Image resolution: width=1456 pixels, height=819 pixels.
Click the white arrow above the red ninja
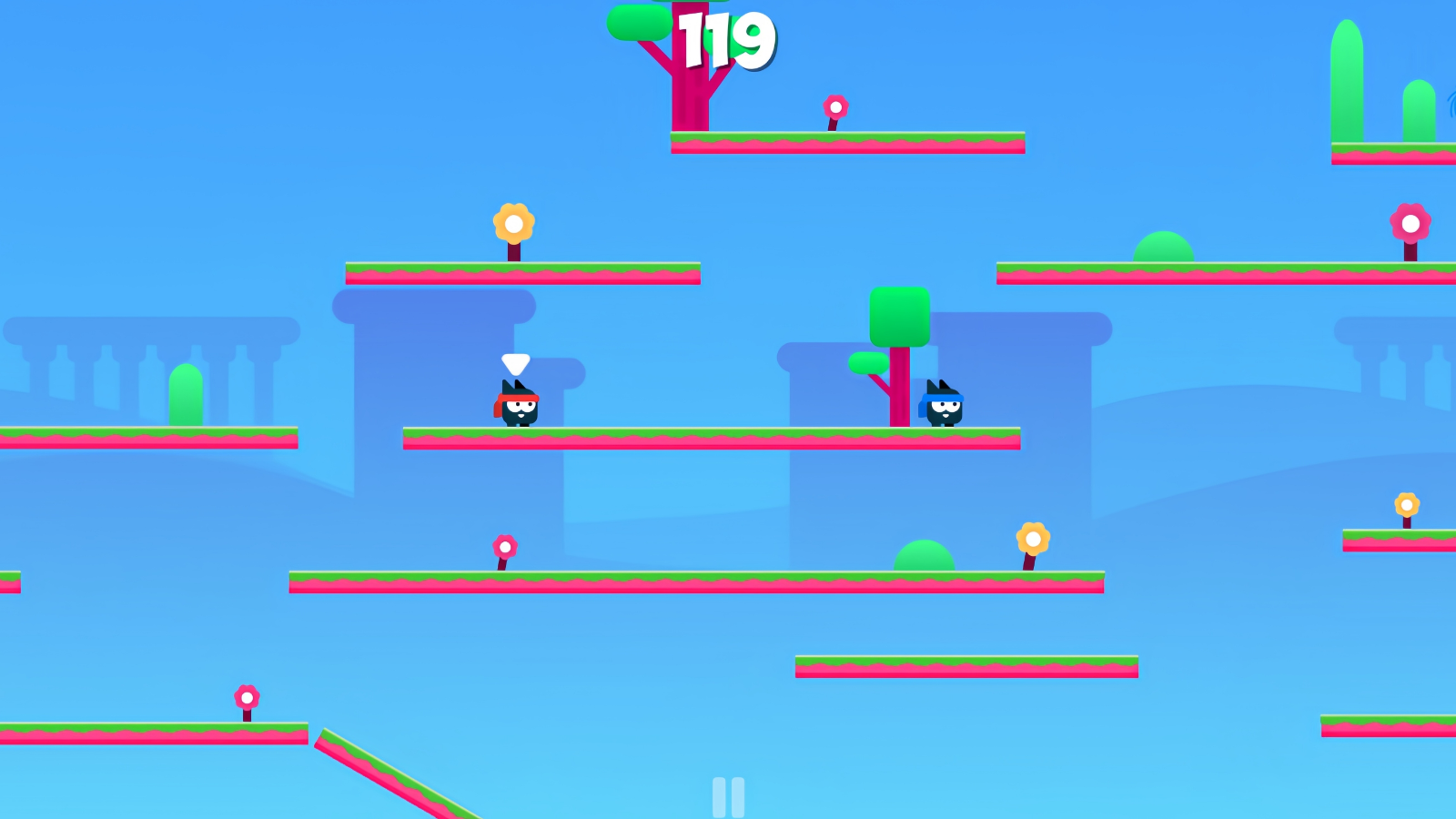pos(515,364)
